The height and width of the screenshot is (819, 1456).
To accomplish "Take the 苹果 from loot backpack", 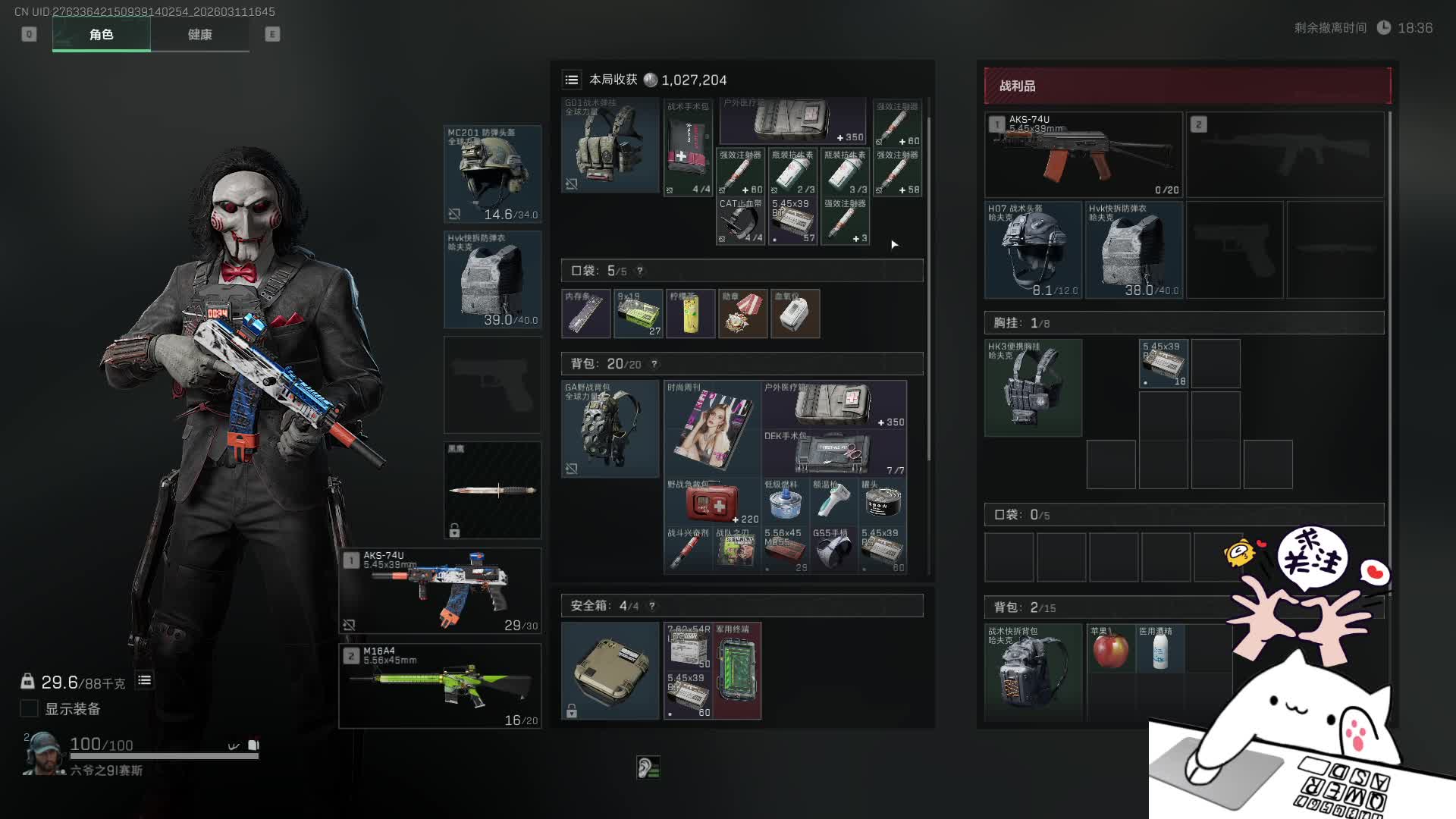I will click(x=1110, y=650).
